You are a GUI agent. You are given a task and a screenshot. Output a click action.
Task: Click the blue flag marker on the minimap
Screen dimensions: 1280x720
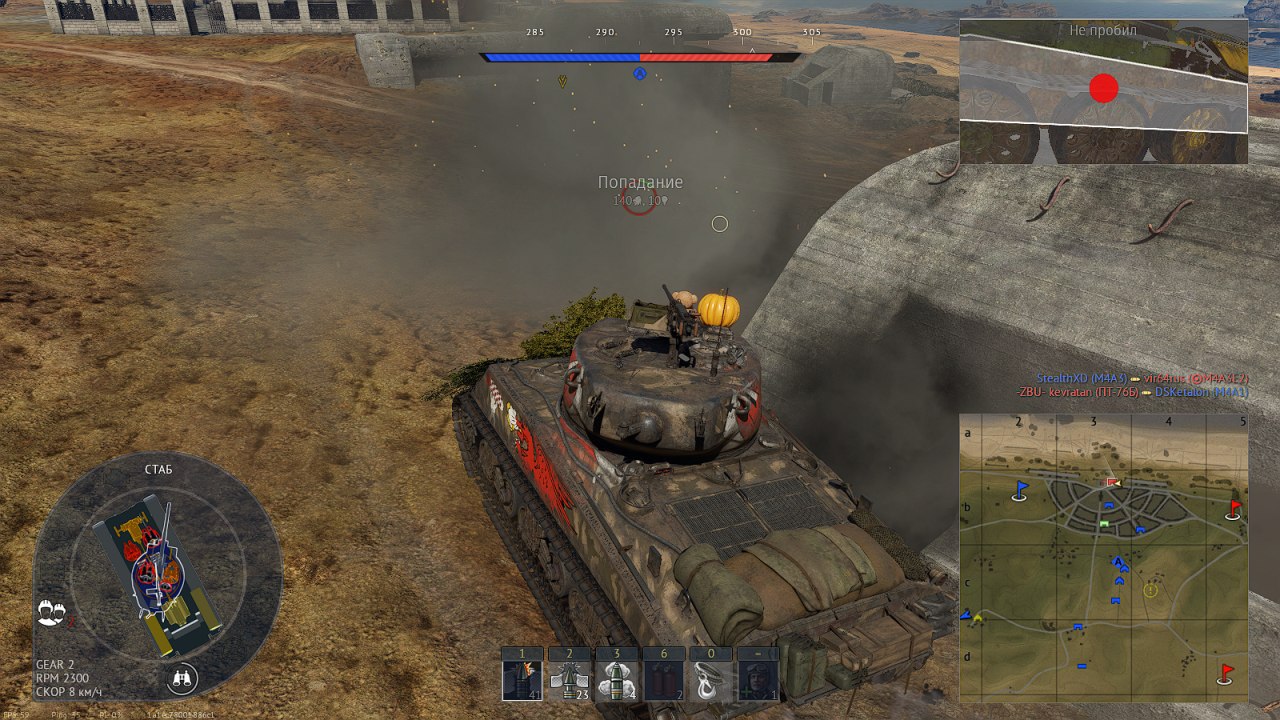pyautogui.click(x=1021, y=489)
